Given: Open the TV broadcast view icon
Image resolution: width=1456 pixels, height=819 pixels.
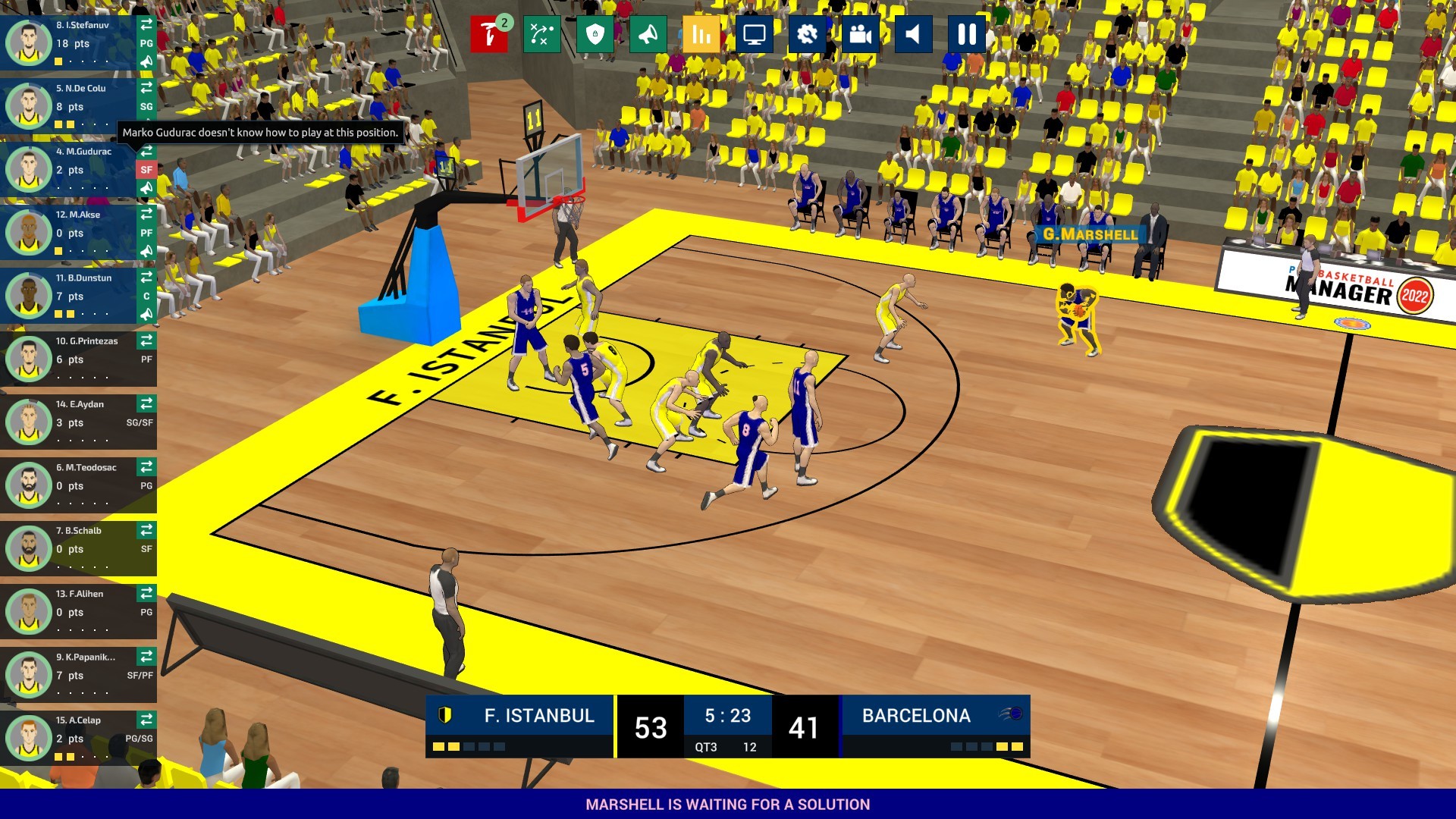Looking at the screenshot, I should [755, 34].
